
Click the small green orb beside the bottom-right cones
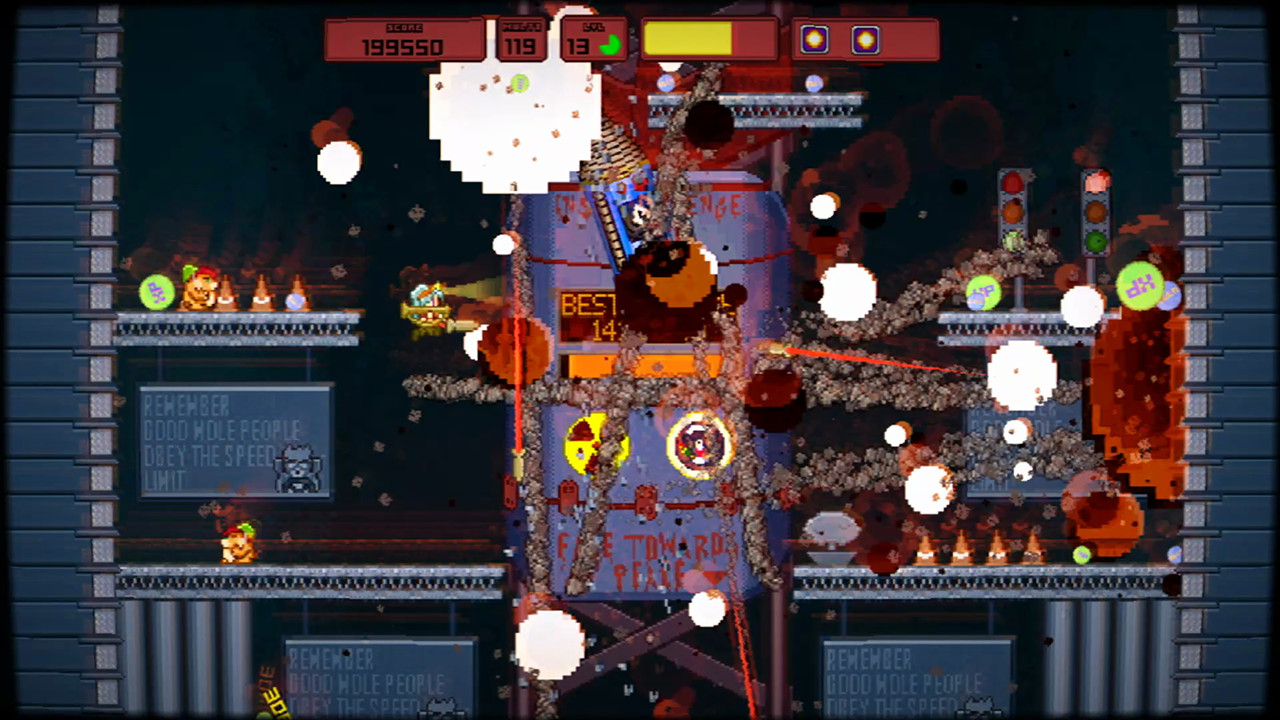pyautogui.click(x=1081, y=553)
